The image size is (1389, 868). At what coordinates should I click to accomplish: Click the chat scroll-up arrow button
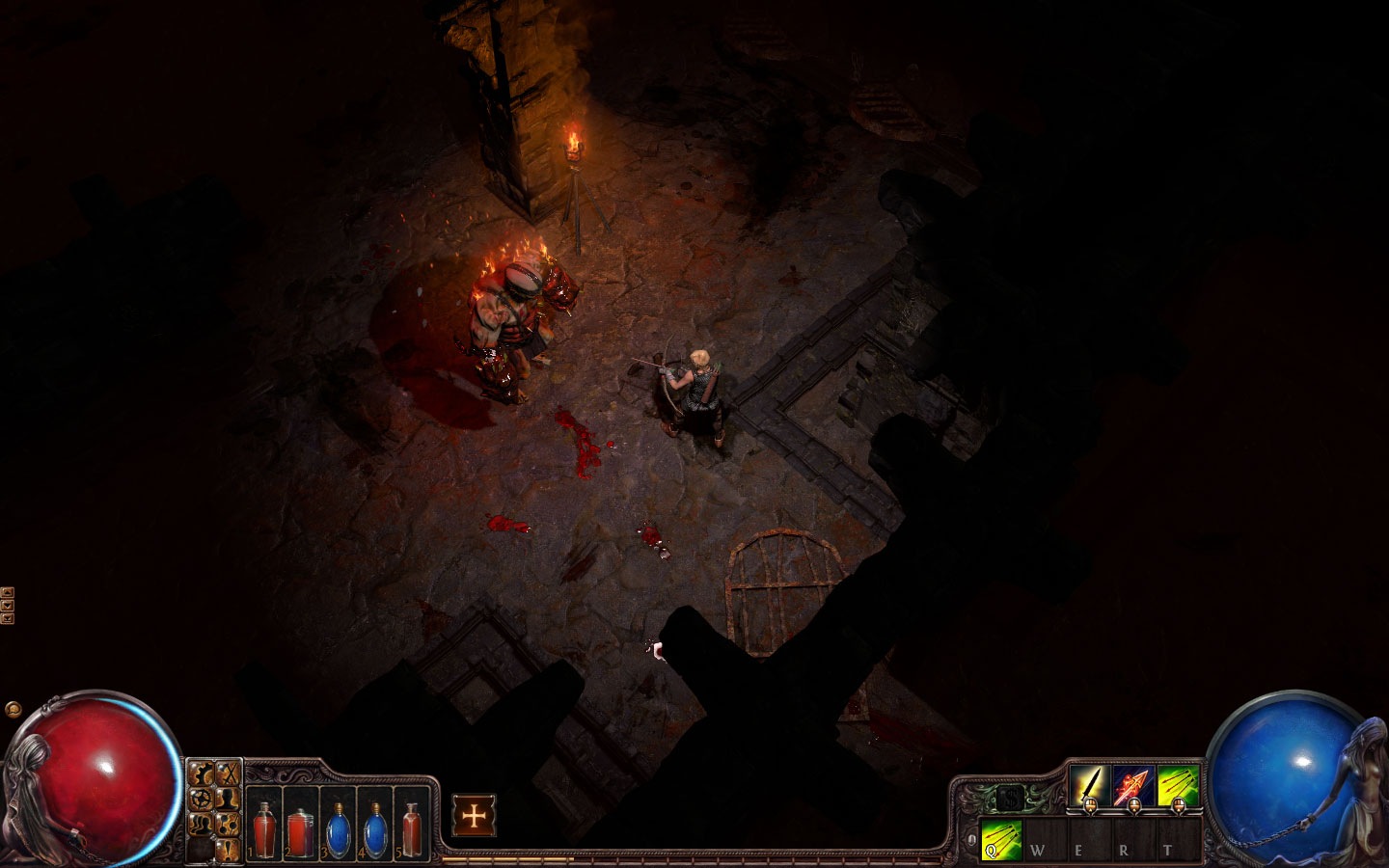[x=8, y=592]
